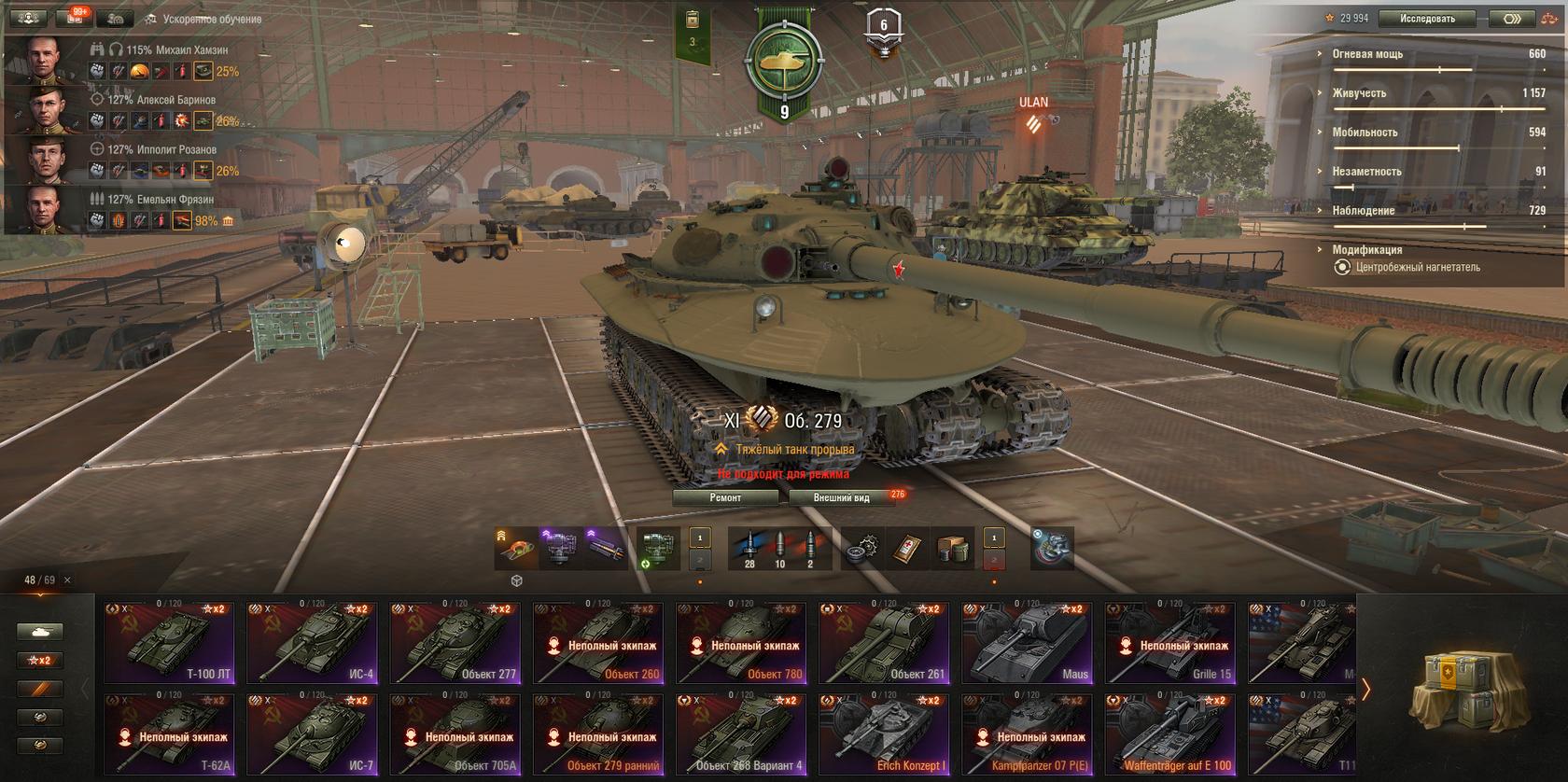Select the Т-100 ЛТ tank card
The height and width of the screenshot is (782, 1568).
click(x=169, y=644)
